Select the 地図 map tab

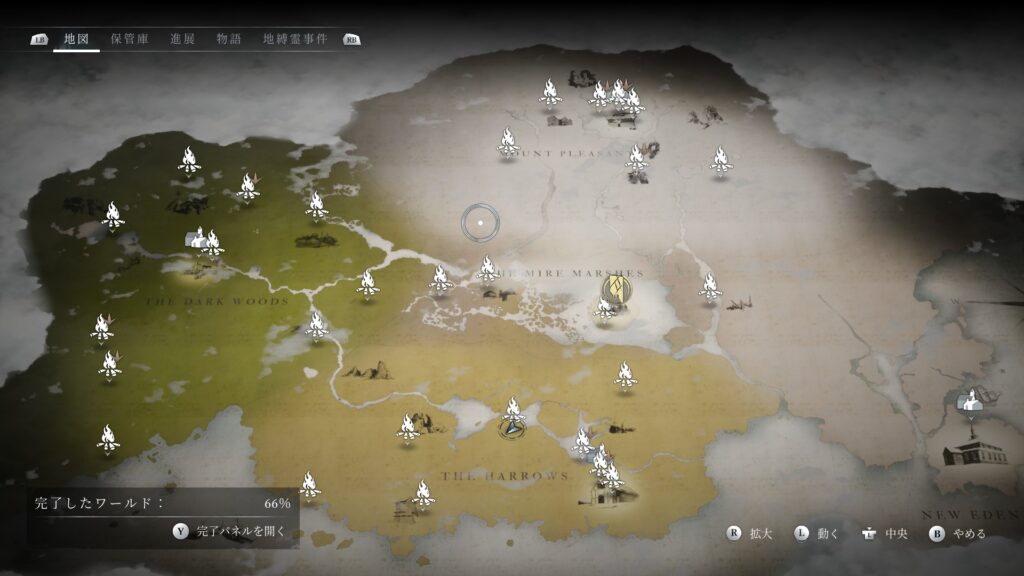(x=76, y=39)
